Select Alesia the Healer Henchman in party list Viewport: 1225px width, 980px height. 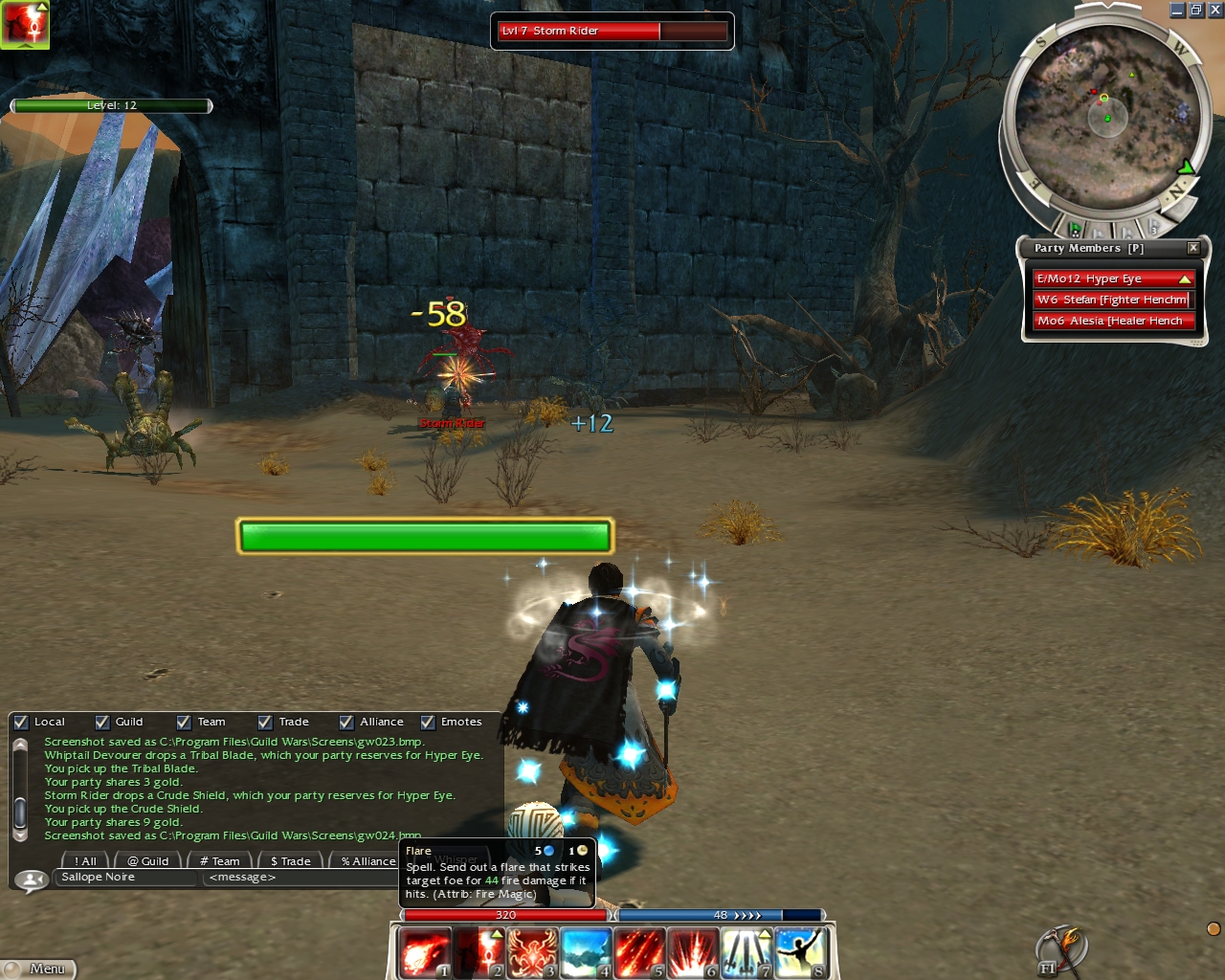click(1113, 322)
